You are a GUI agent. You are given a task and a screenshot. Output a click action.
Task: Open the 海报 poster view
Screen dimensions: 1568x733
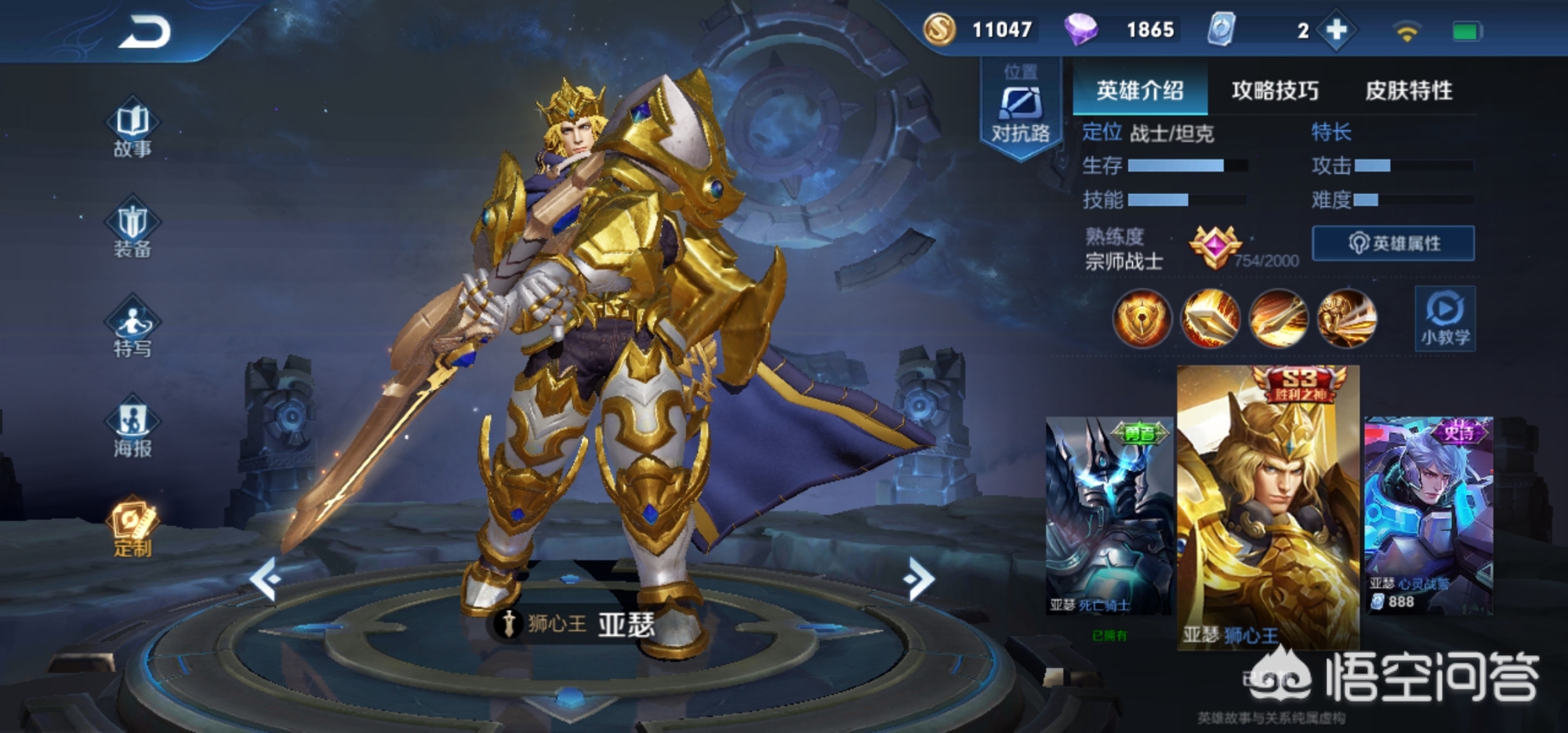[x=132, y=428]
